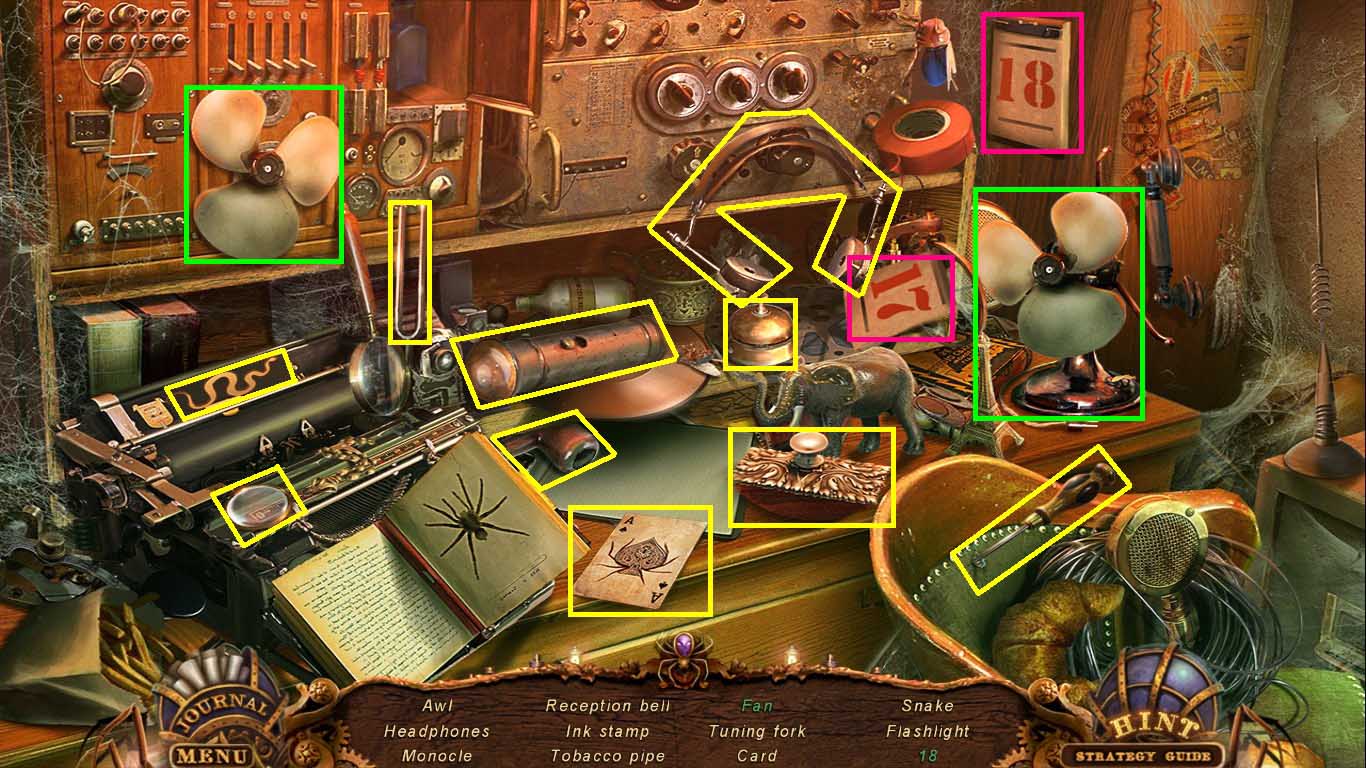Screen dimensions: 1366x768
Task: Click the number 18 calendar page
Action: tap(1030, 80)
